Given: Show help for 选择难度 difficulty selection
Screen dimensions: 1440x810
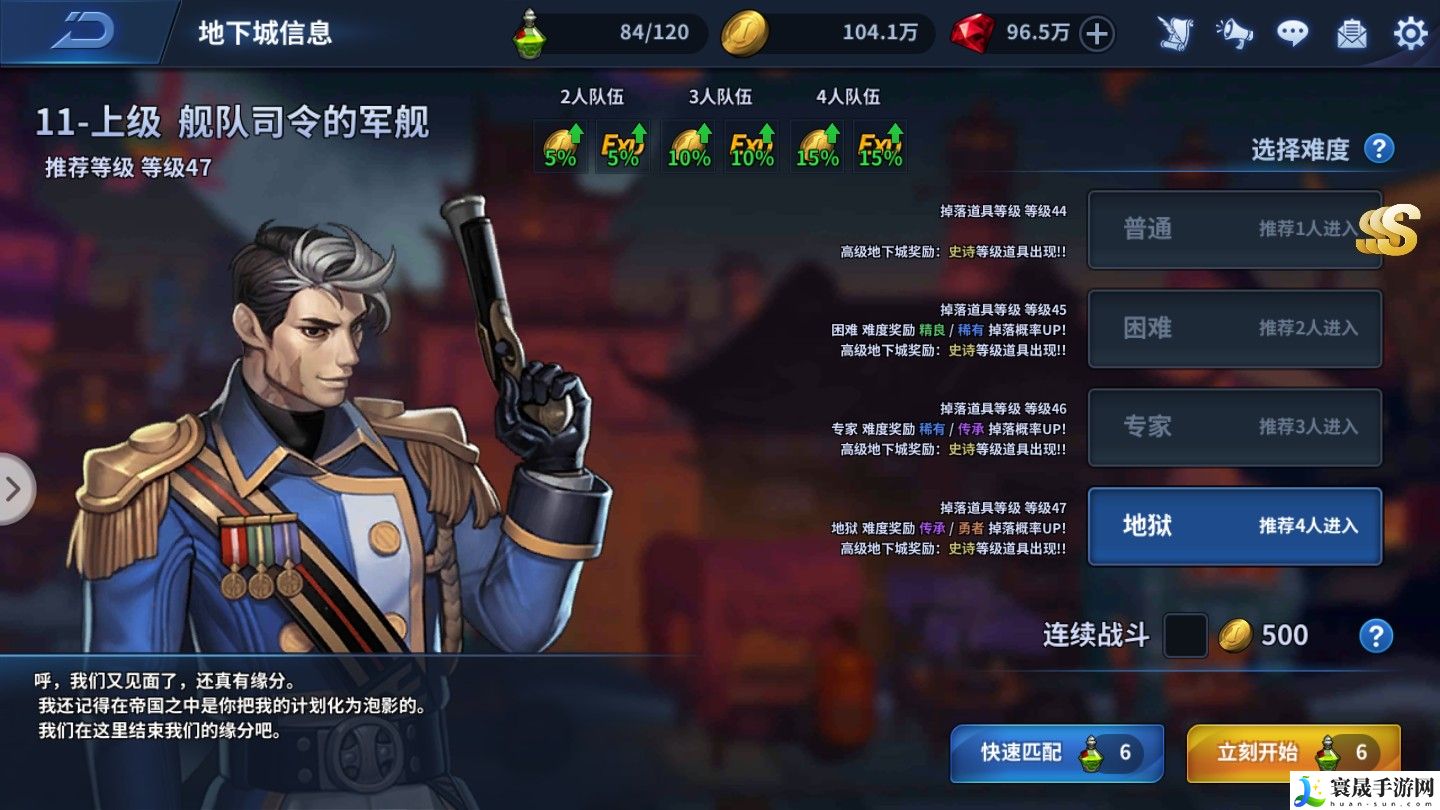Looking at the screenshot, I should pyautogui.click(x=1379, y=149).
